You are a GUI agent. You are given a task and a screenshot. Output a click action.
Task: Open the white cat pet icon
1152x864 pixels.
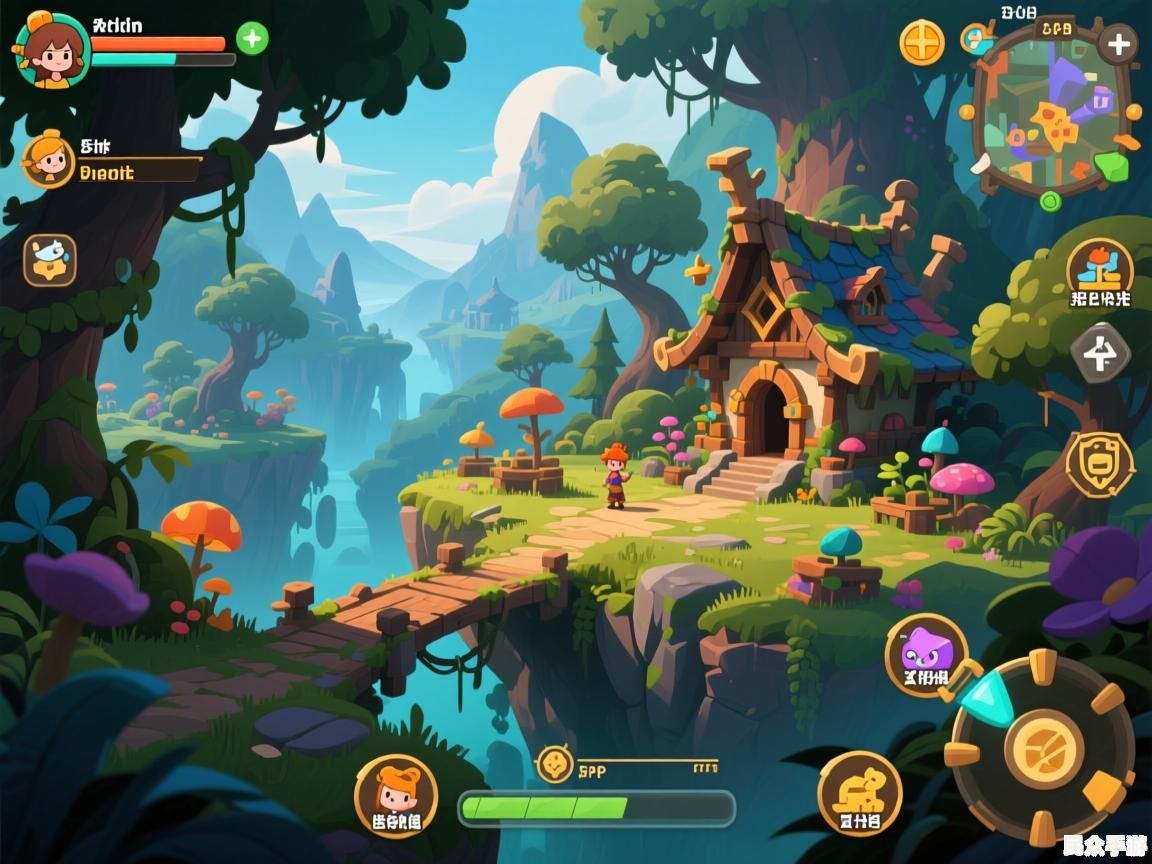[x=49, y=260]
